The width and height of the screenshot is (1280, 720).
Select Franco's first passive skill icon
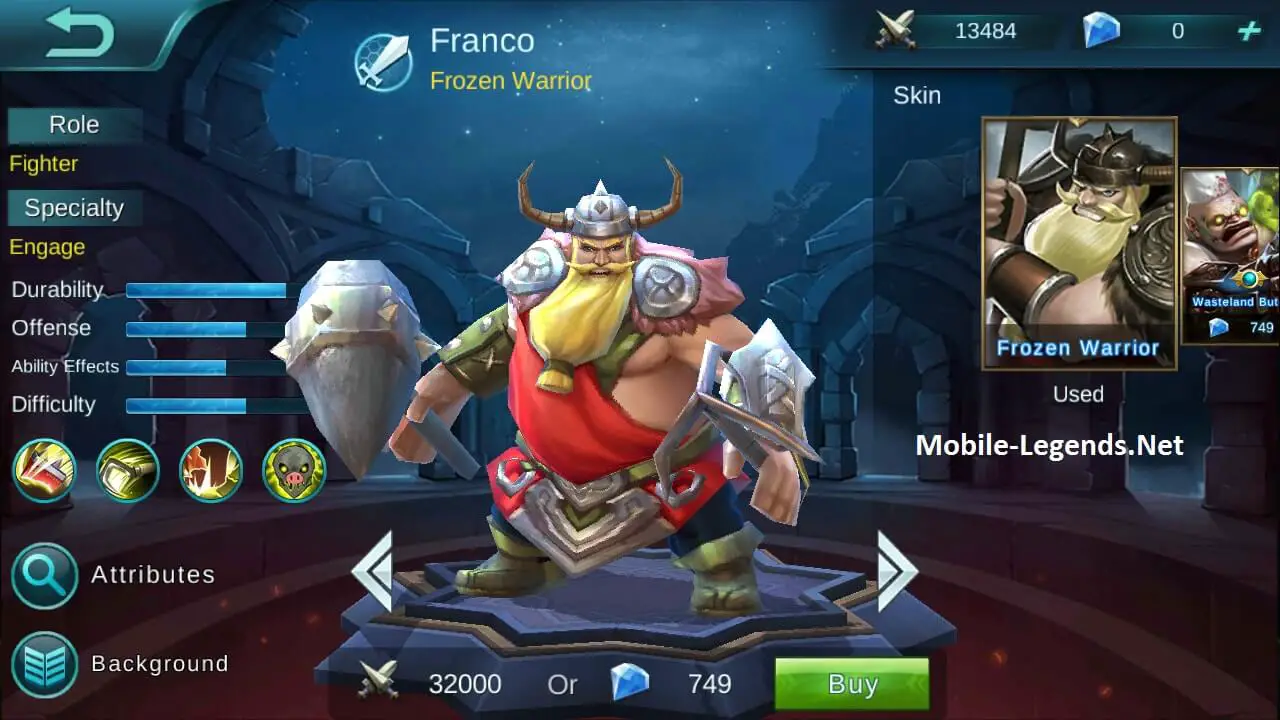44,470
